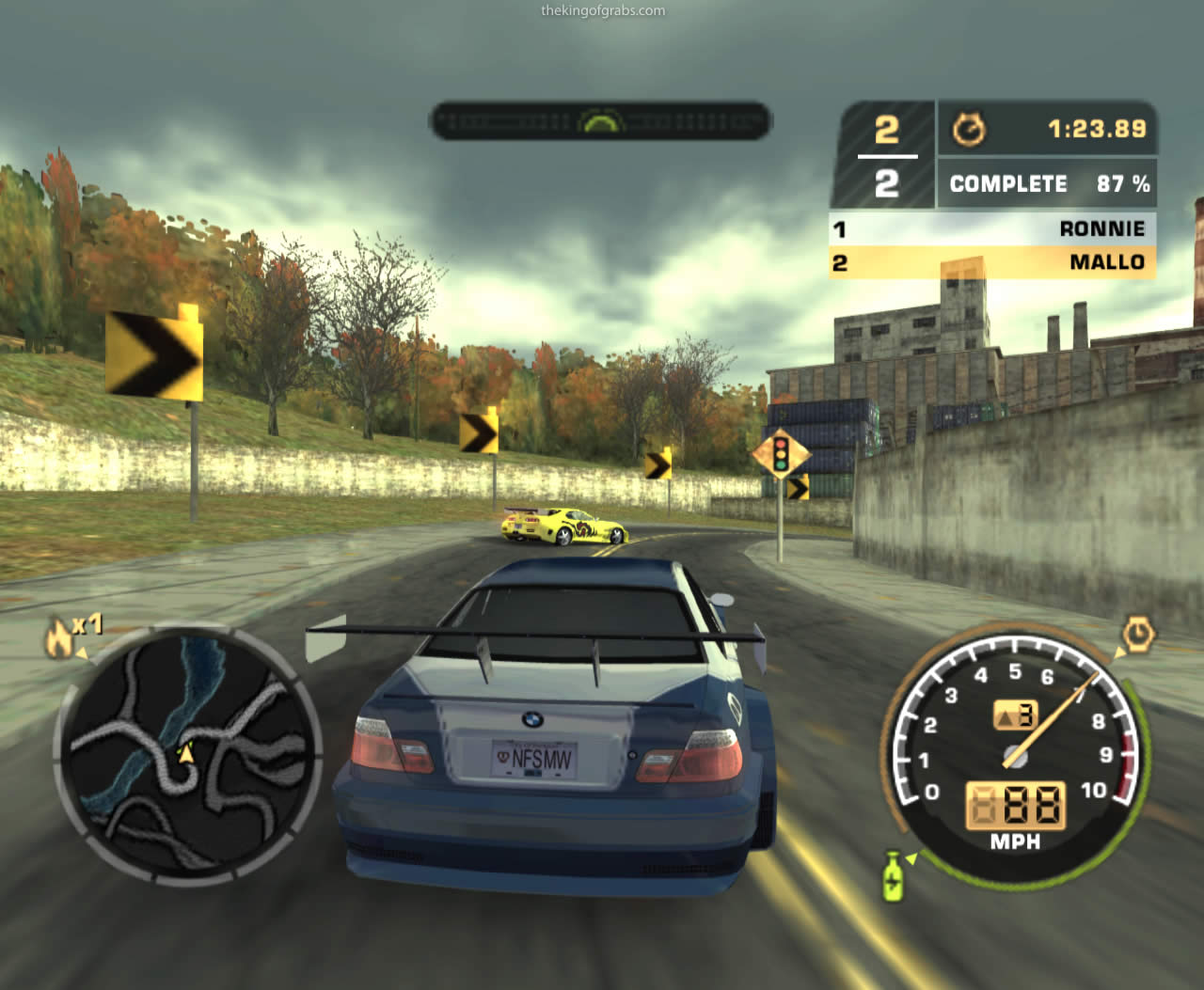Click the nitrous bottle icon

[893, 875]
